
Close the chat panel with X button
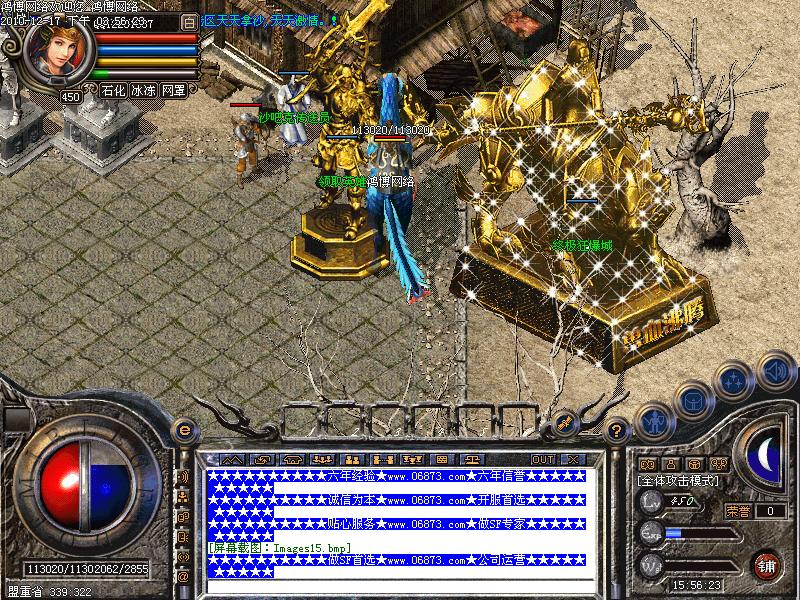click(x=573, y=459)
